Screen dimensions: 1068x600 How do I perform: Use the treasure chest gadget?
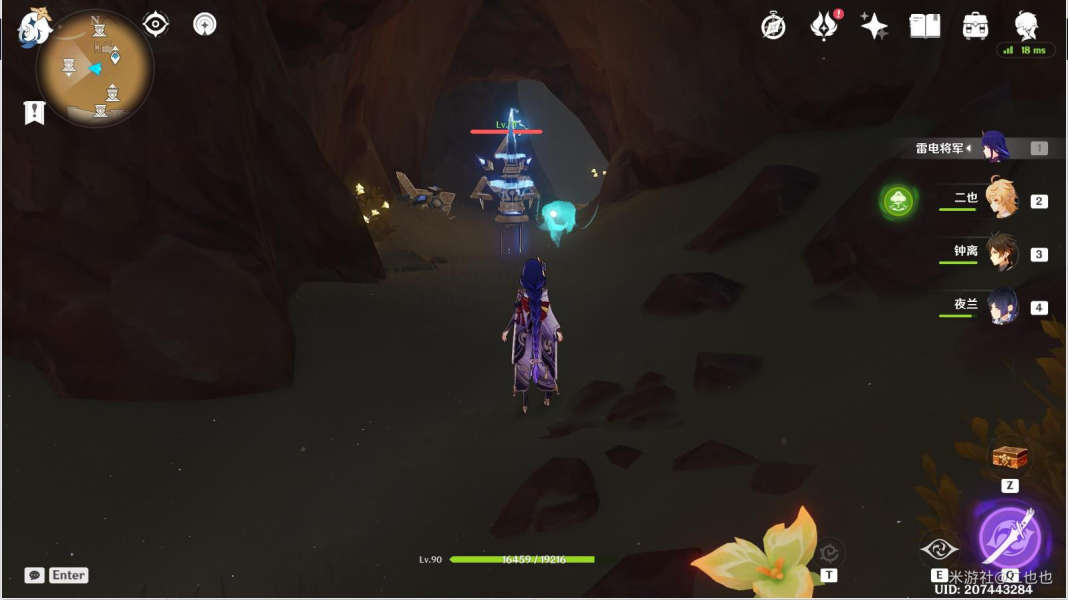pyautogui.click(x=1009, y=458)
